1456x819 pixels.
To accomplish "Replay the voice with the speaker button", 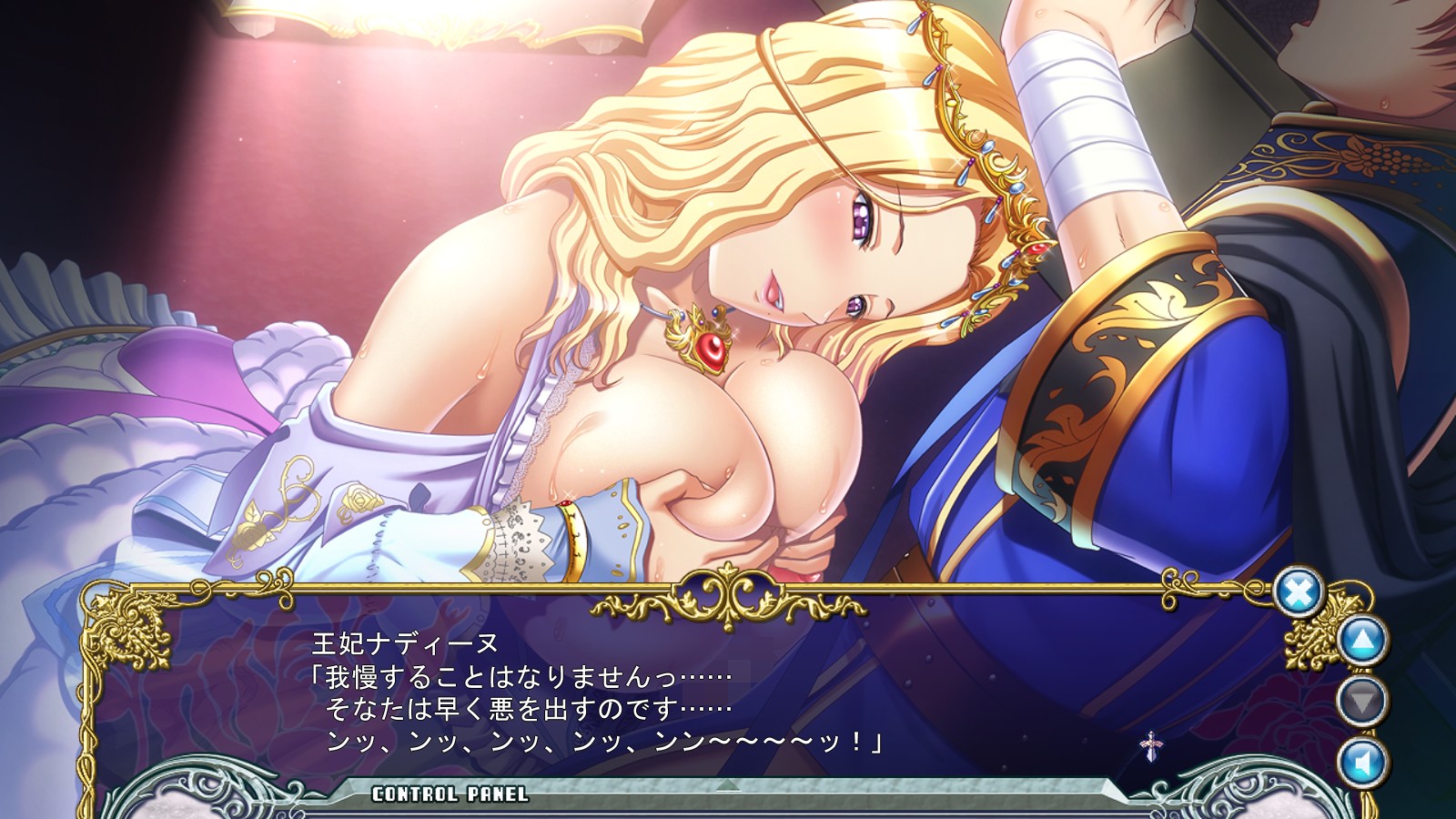I will (x=1362, y=763).
